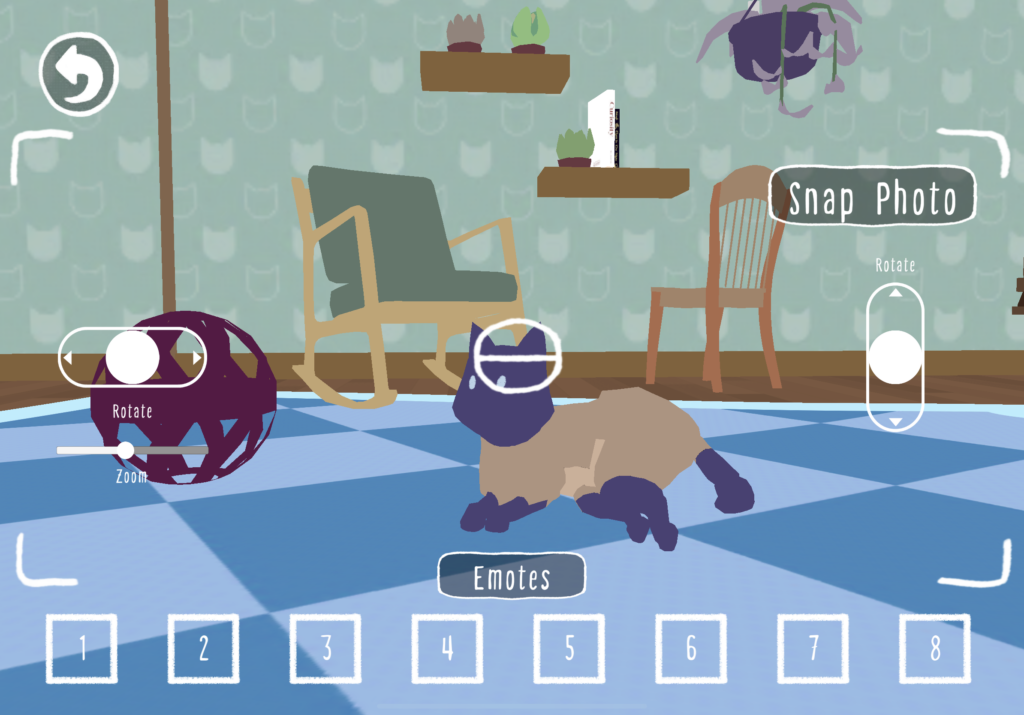Play emote number 6
Image resolution: width=1024 pixels, height=715 pixels.
point(692,649)
